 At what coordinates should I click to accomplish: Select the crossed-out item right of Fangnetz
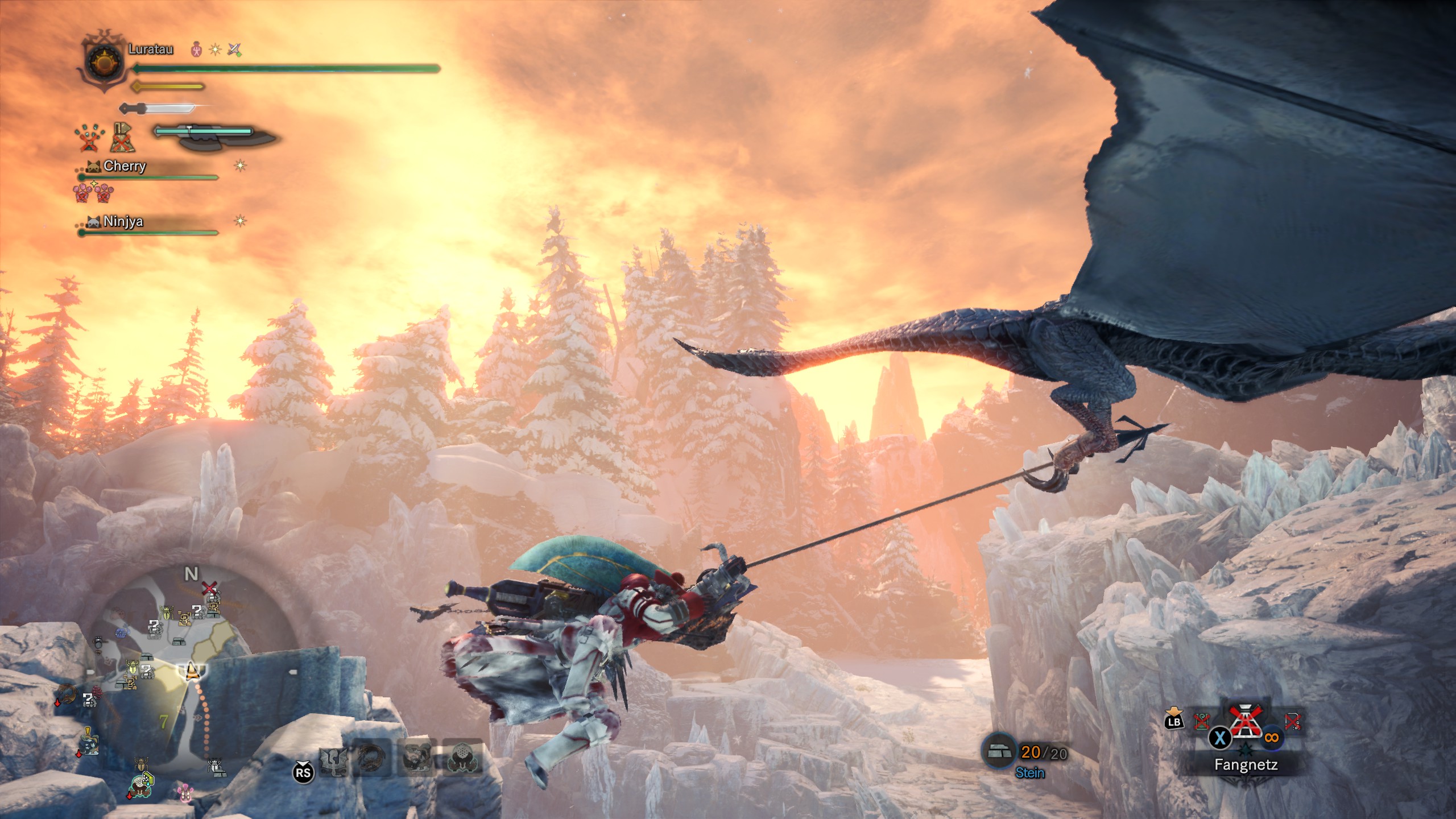coord(1292,722)
